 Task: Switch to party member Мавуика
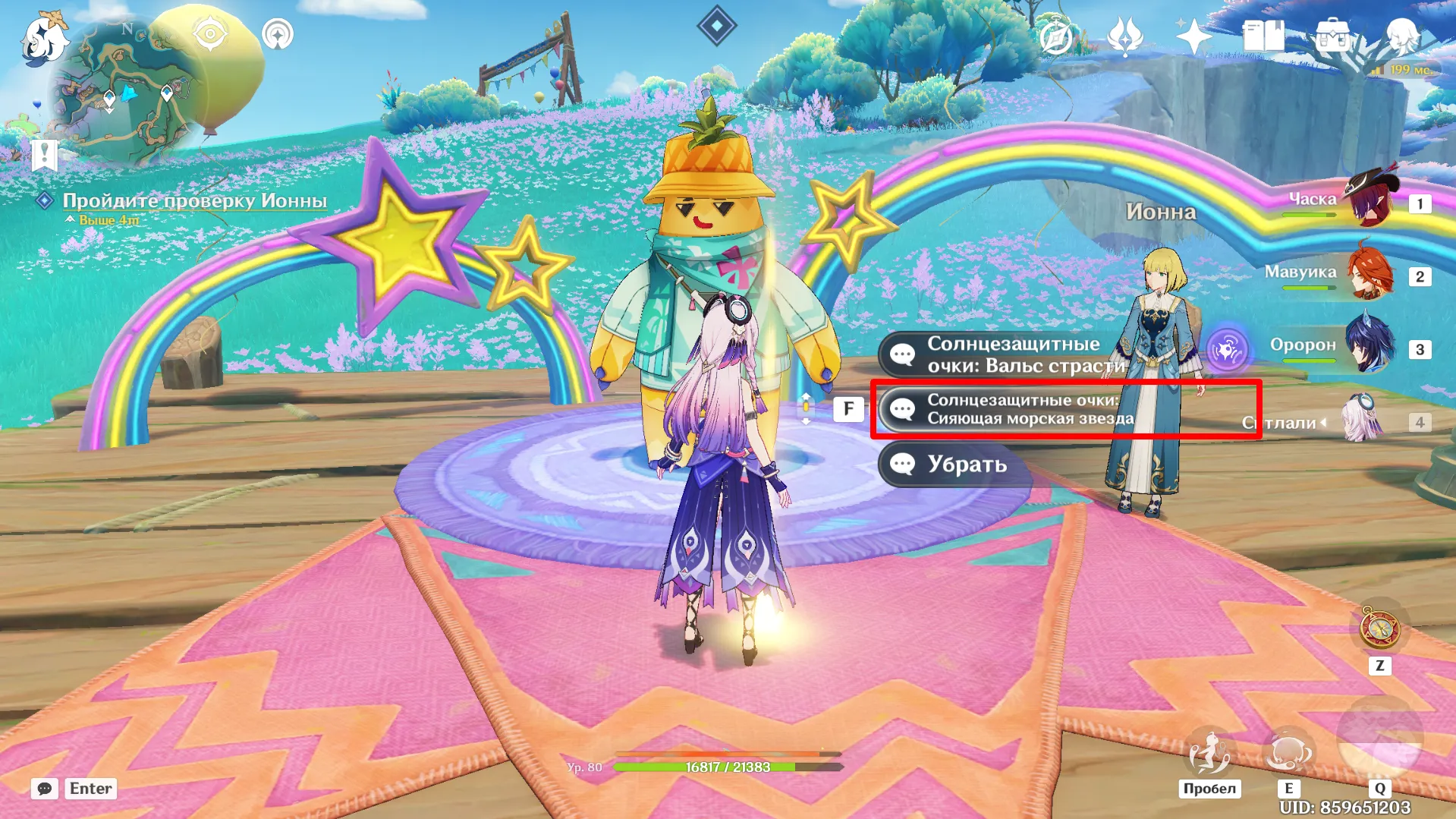click(1370, 274)
